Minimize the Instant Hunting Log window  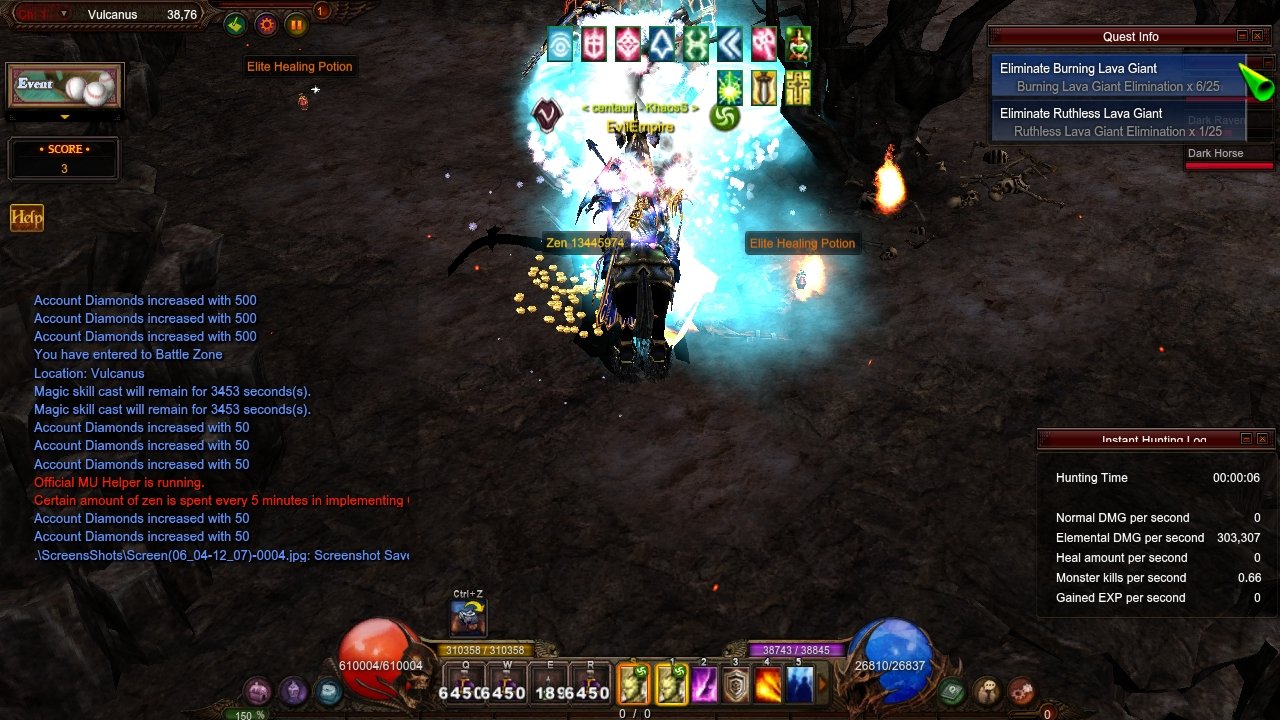[1246, 439]
